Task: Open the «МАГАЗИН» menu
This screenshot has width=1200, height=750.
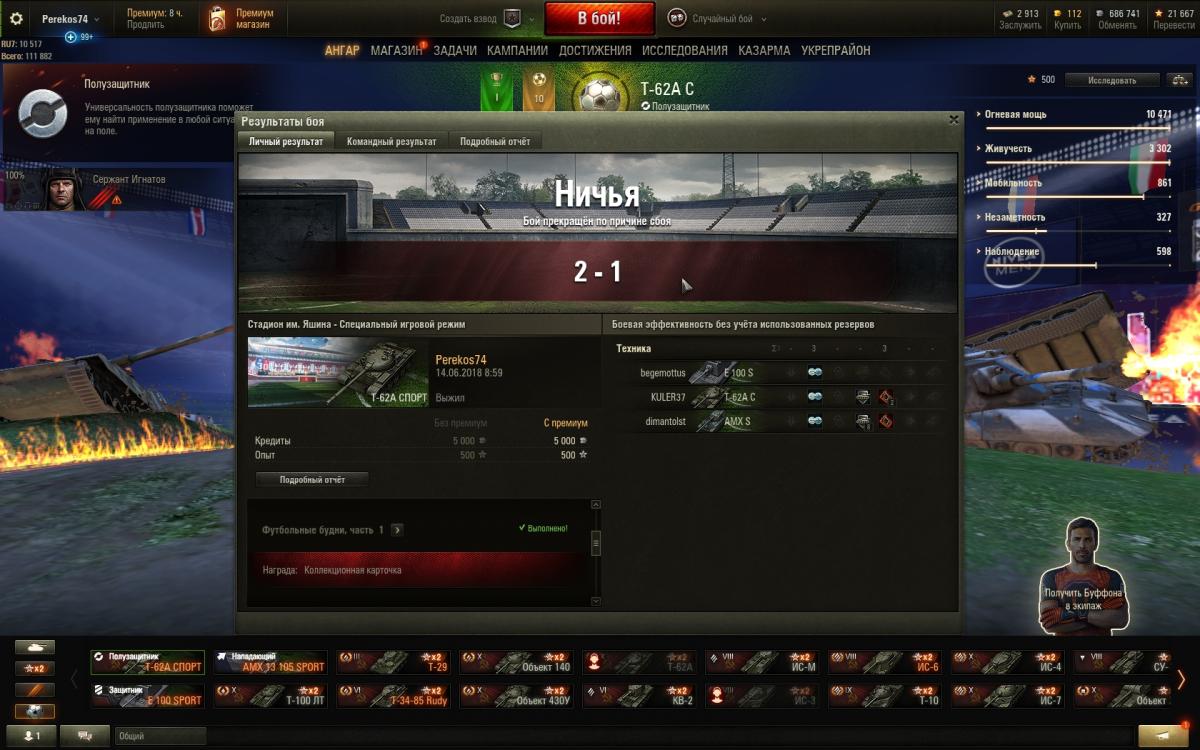Action: point(396,51)
